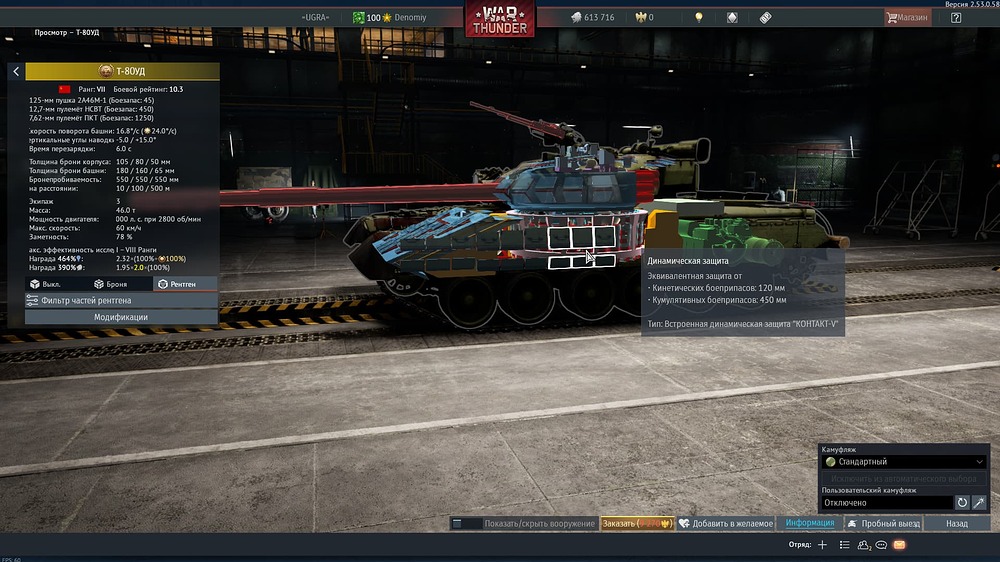Image resolution: width=1000 pixels, height=562 pixels.
Task: Open the Модификации panel
Action: pos(121,317)
